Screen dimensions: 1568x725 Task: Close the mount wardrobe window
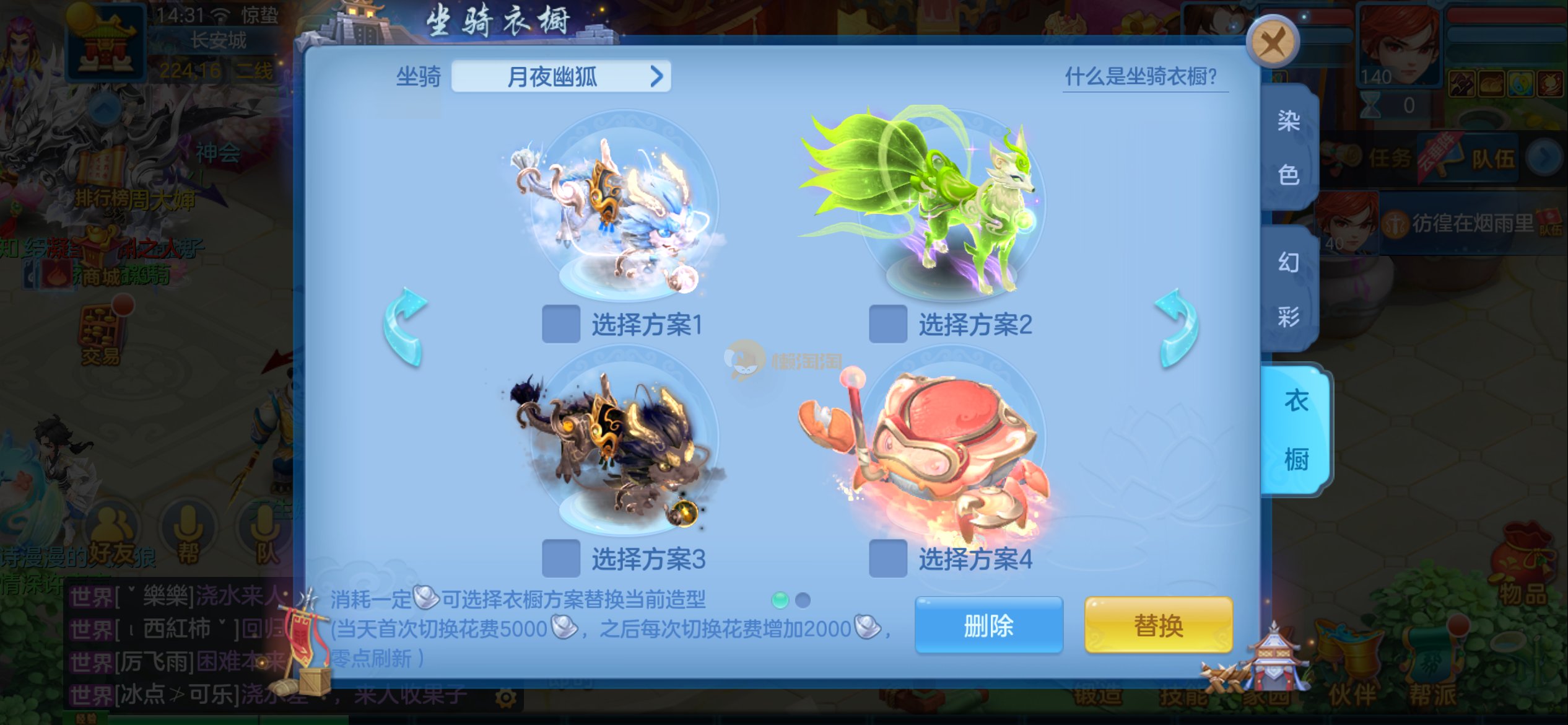[x=1272, y=43]
